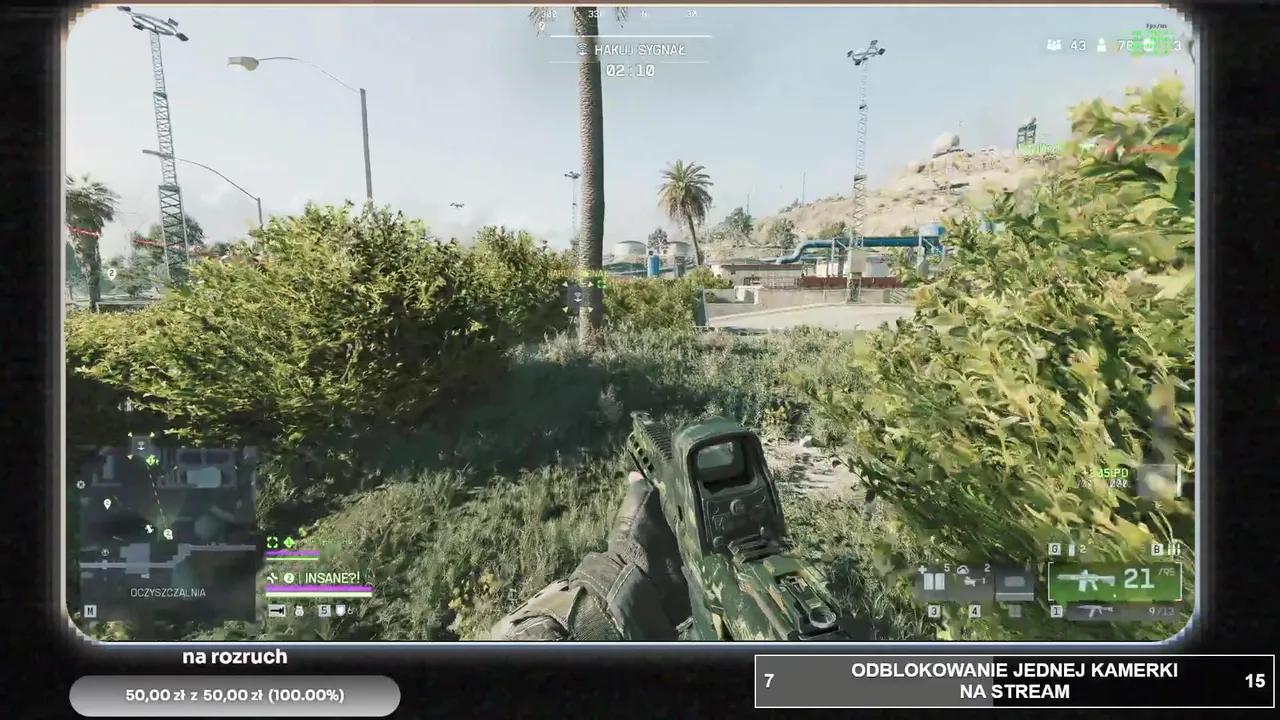Toggle the green player arrow marker on the minimap
This screenshot has width=1280, height=720.
pos(150,461)
